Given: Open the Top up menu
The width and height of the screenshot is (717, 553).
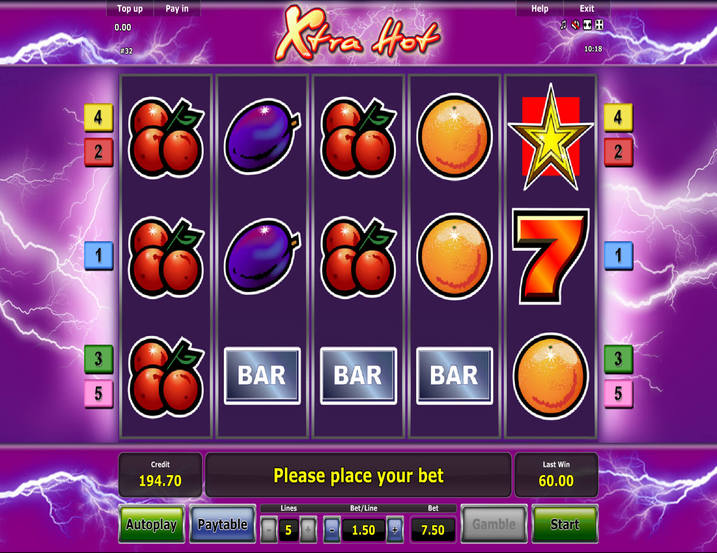Looking at the screenshot, I should tap(130, 8).
